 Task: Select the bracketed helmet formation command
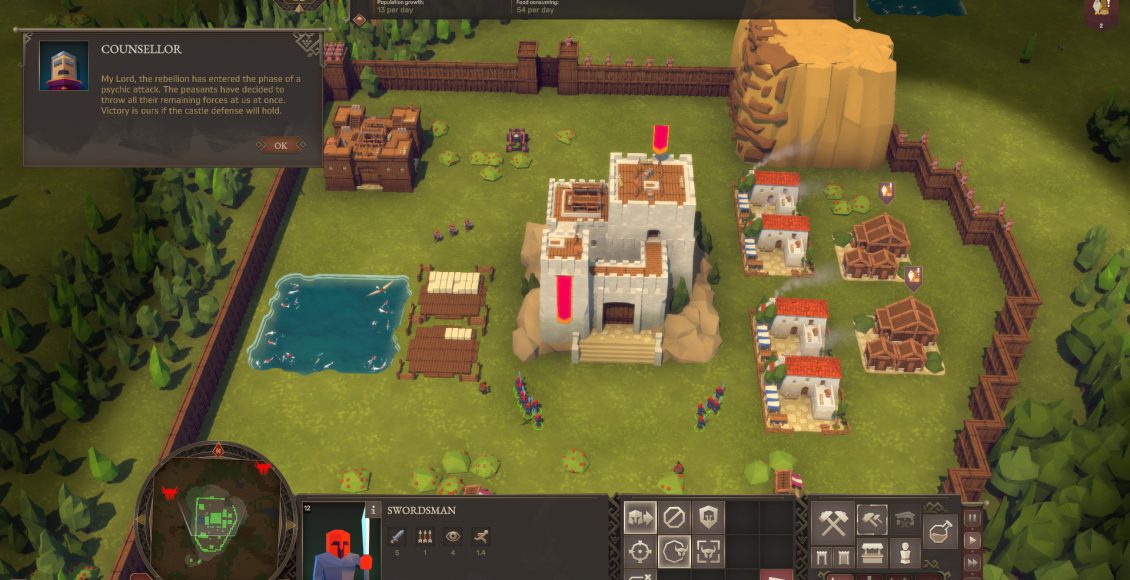tap(708, 551)
